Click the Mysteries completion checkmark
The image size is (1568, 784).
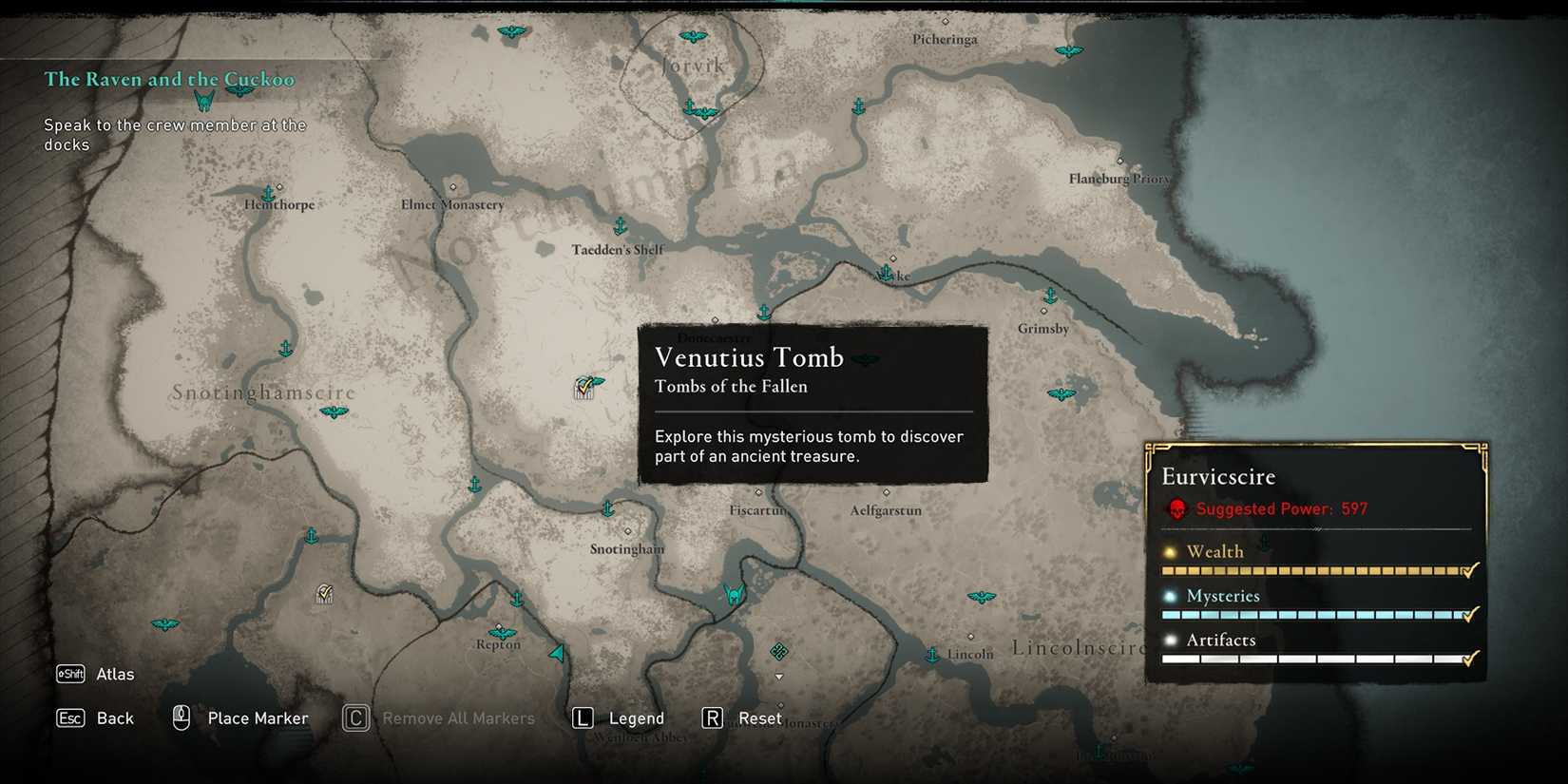(x=1469, y=614)
